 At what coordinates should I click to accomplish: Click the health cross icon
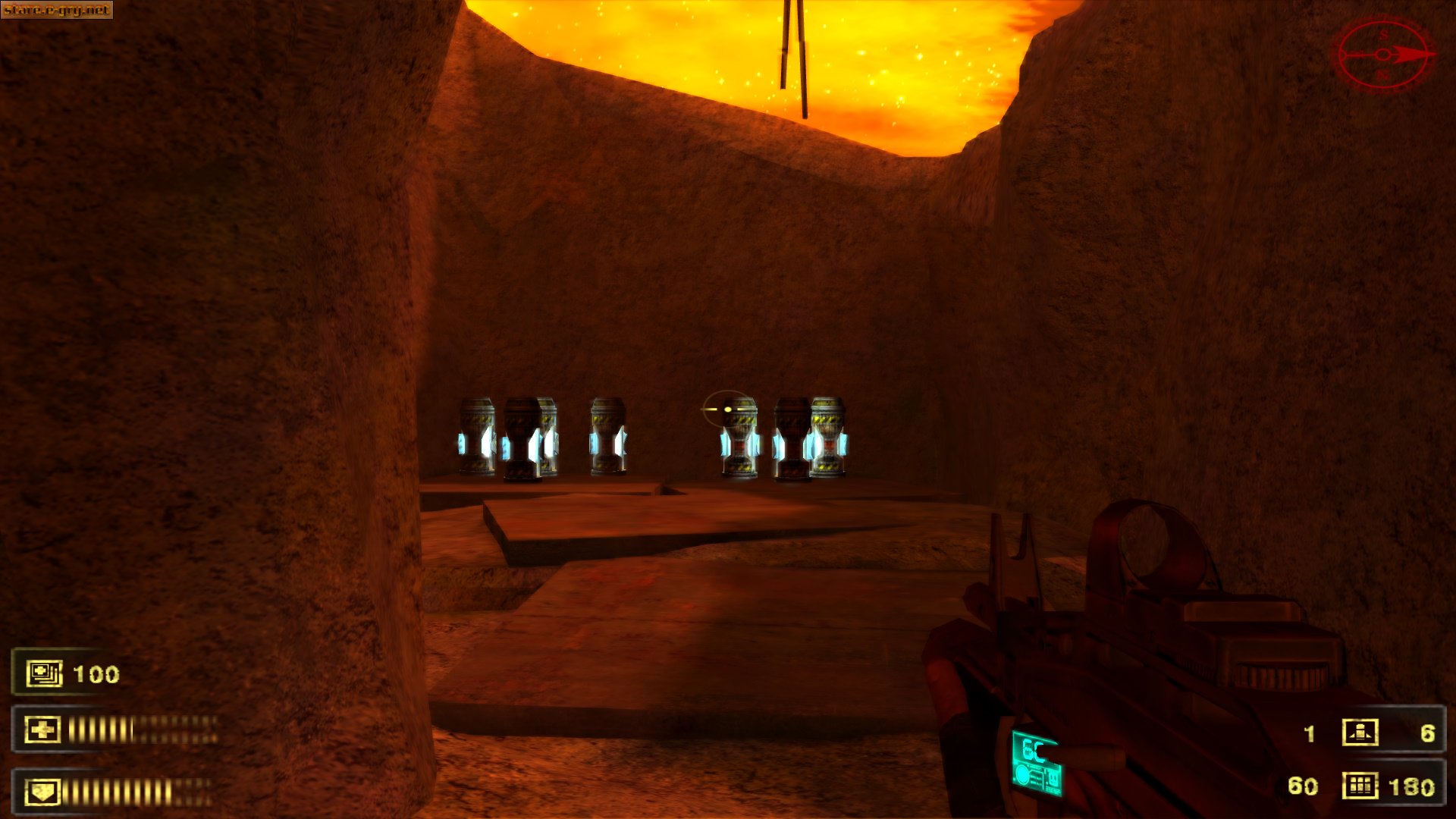pyautogui.click(x=42, y=728)
